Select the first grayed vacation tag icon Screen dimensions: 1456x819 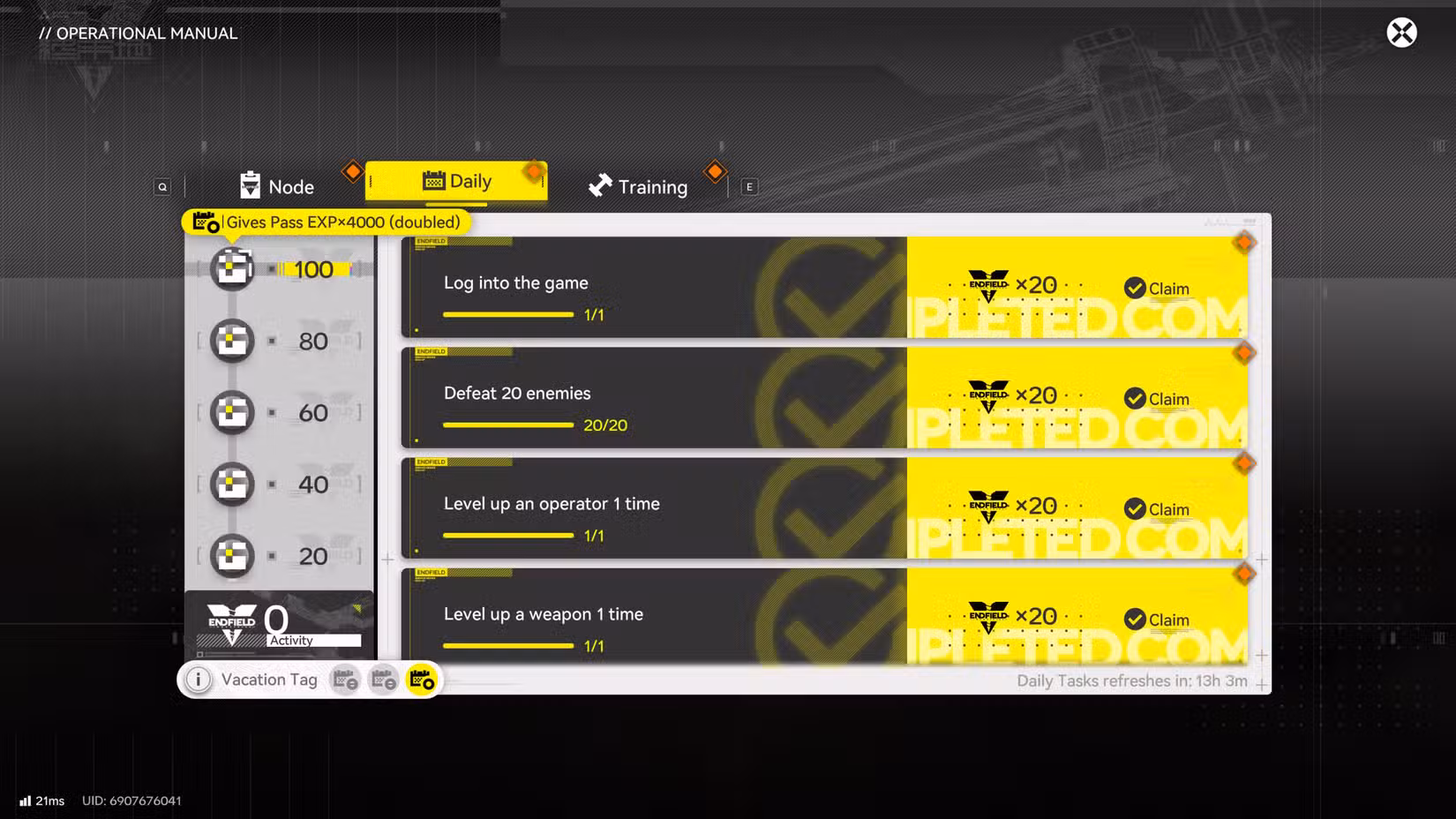pyautogui.click(x=345, y=680)
